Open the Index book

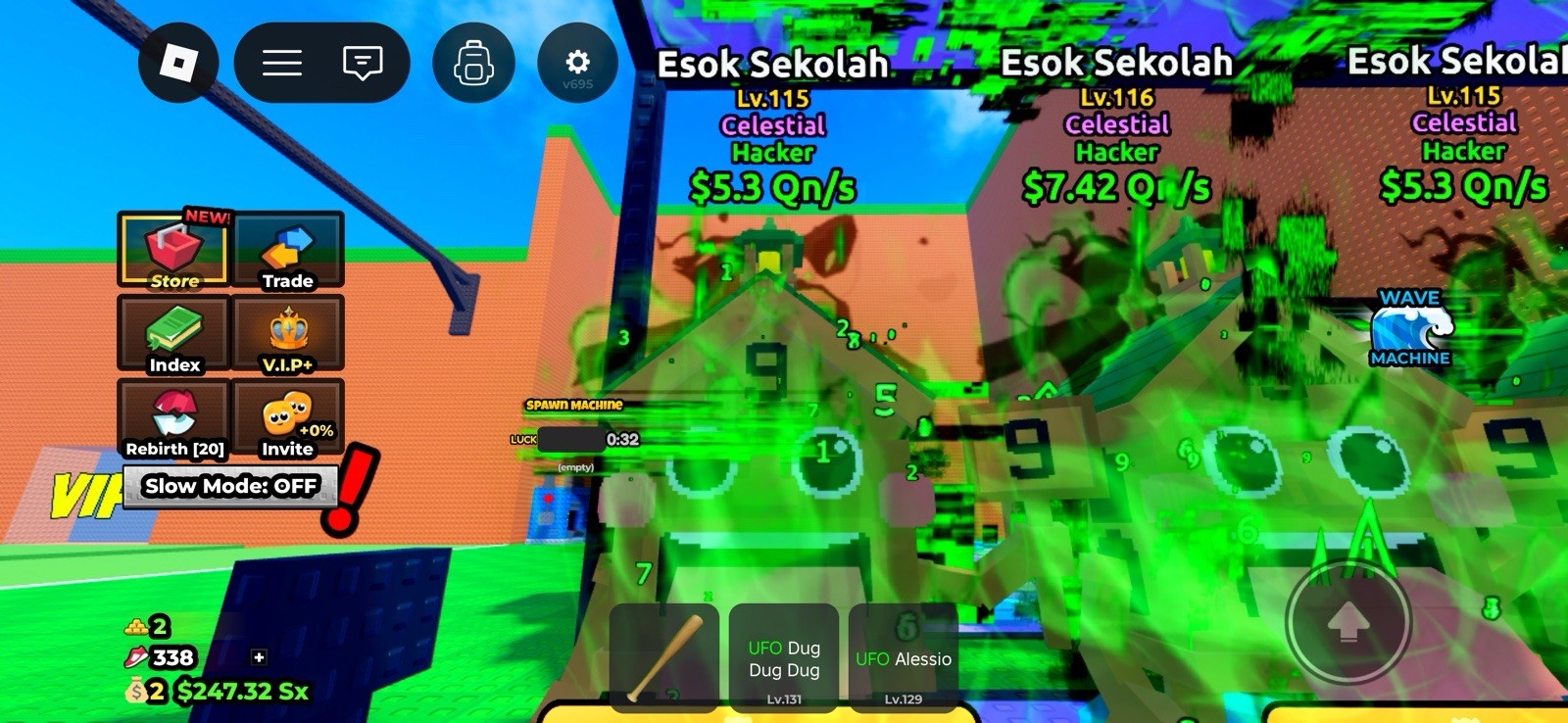click(x=173, y=336)
